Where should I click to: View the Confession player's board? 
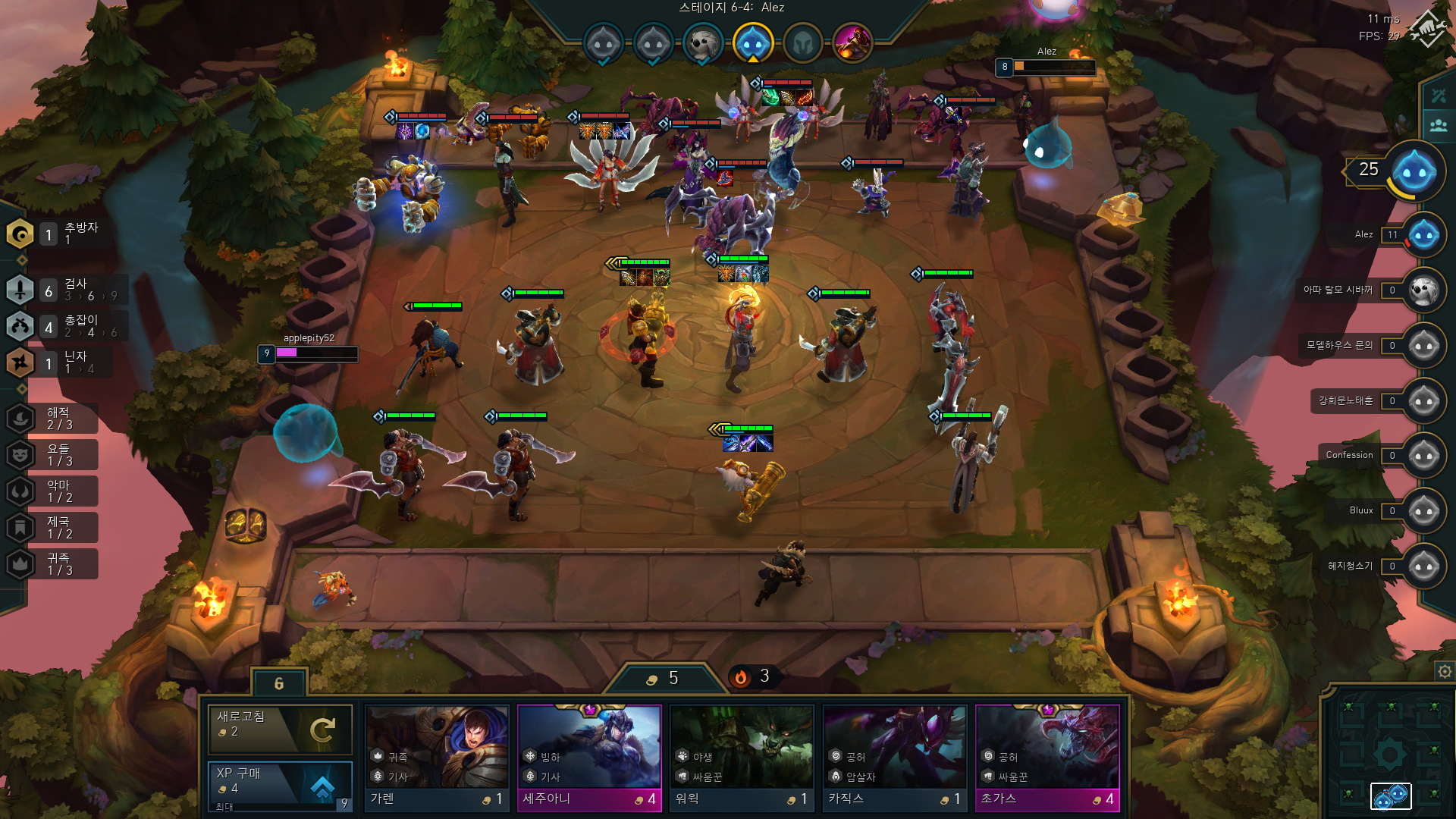pyautogui.click(x=1423, y=456)
